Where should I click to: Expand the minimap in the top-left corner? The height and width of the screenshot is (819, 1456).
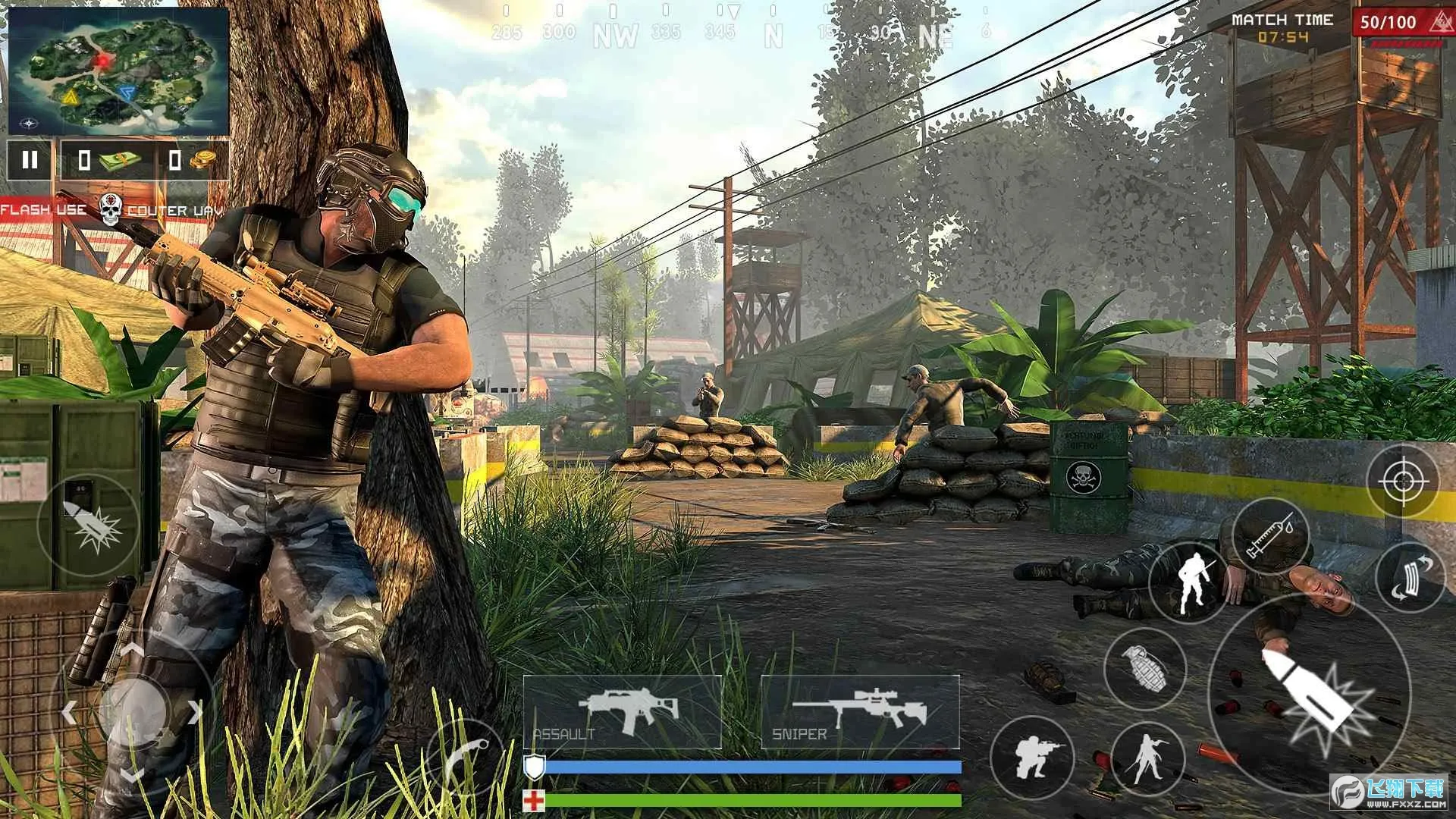118,68
